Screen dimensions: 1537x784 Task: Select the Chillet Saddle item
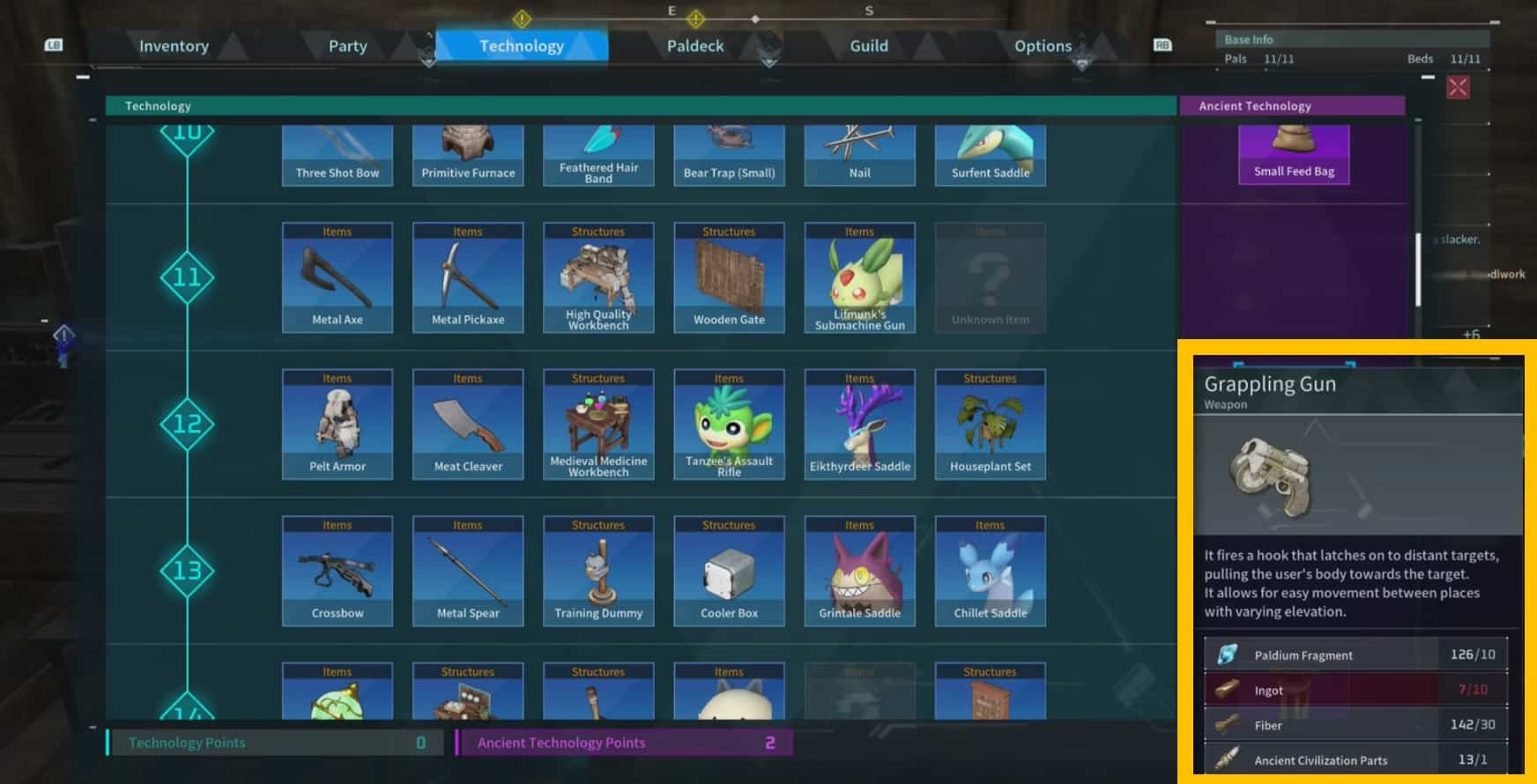[x=990, y=571]
